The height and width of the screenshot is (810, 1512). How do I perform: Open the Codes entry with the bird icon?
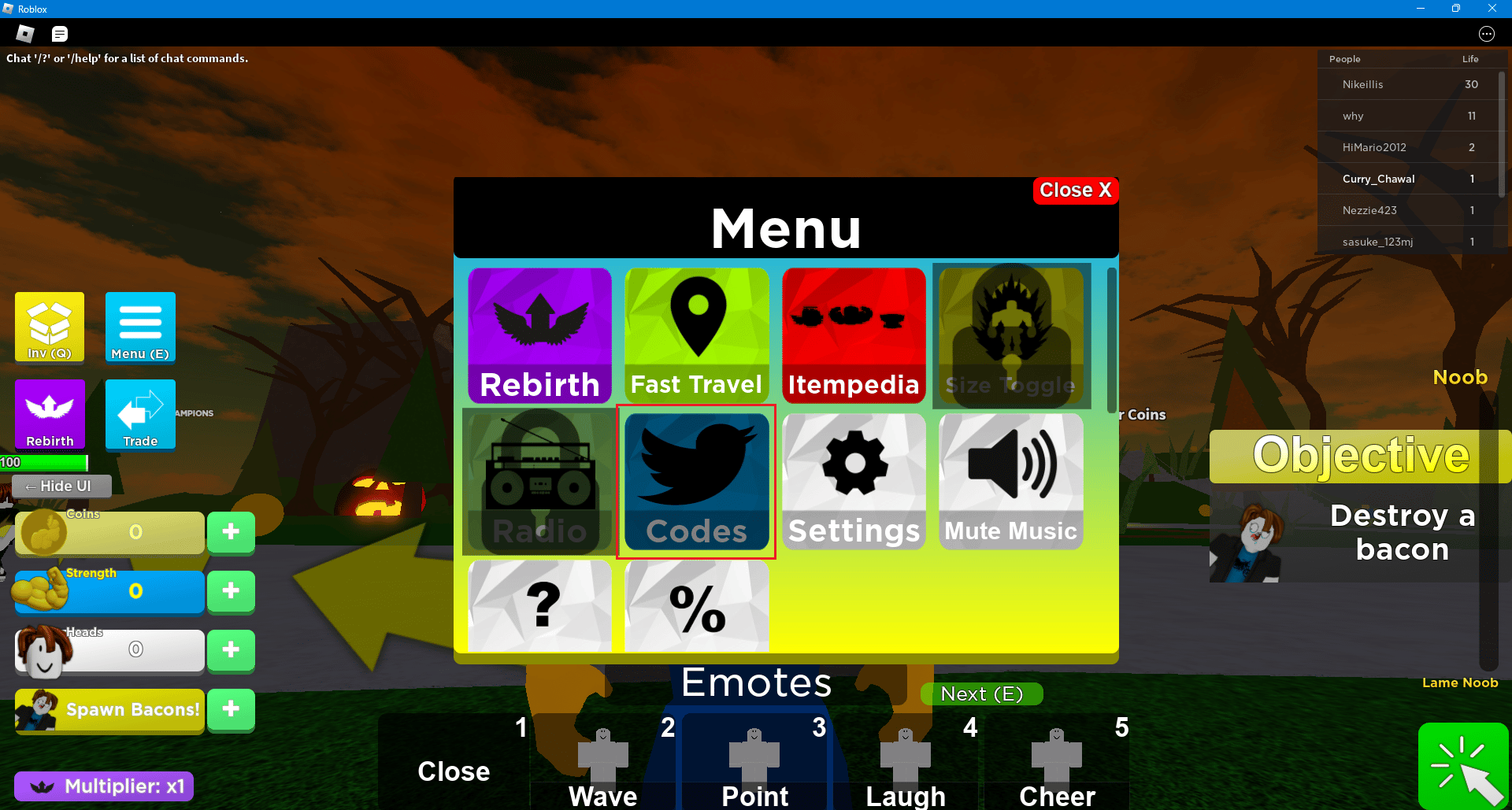[x=696, y=482]
